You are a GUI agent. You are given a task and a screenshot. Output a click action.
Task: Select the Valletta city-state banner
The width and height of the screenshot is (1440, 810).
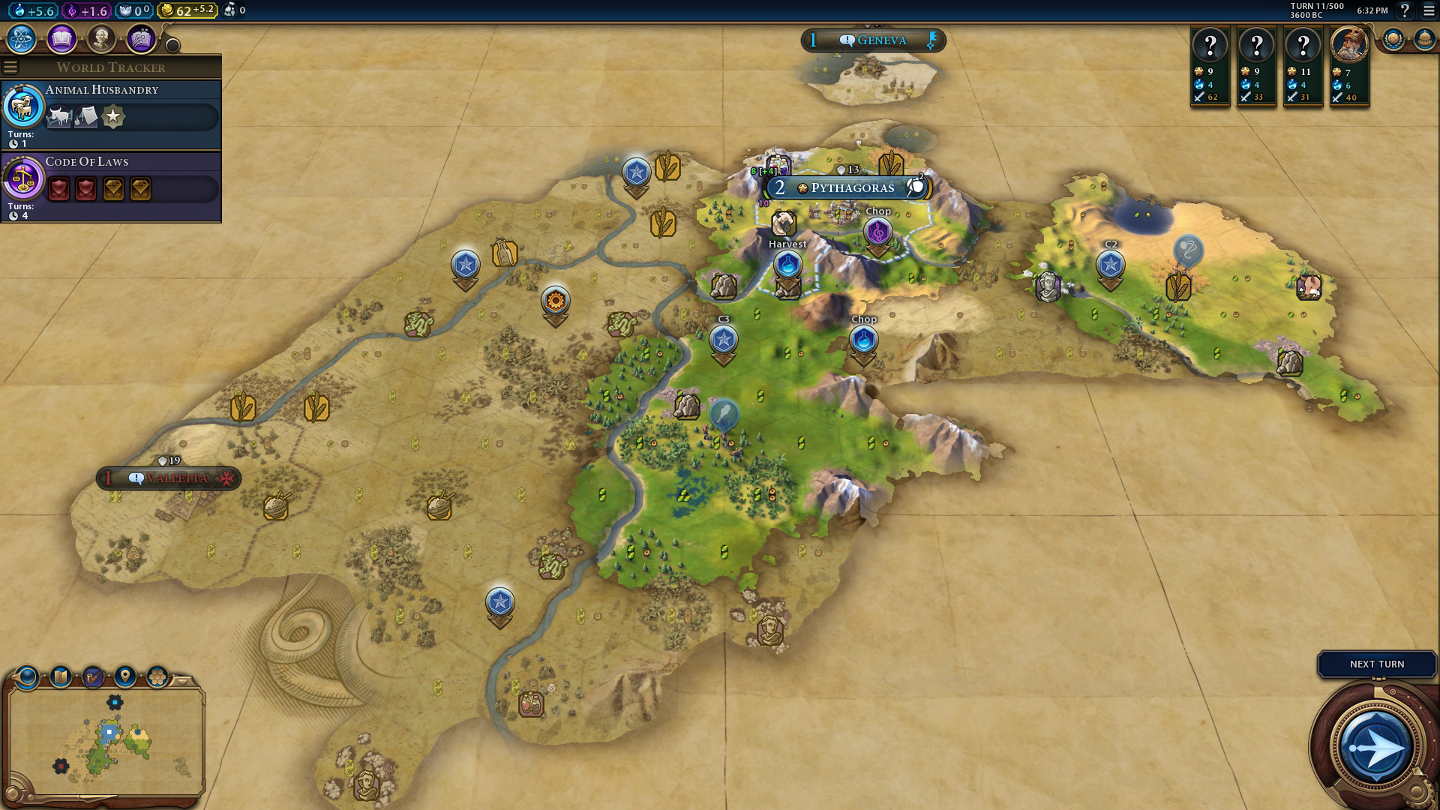point(168,478)
